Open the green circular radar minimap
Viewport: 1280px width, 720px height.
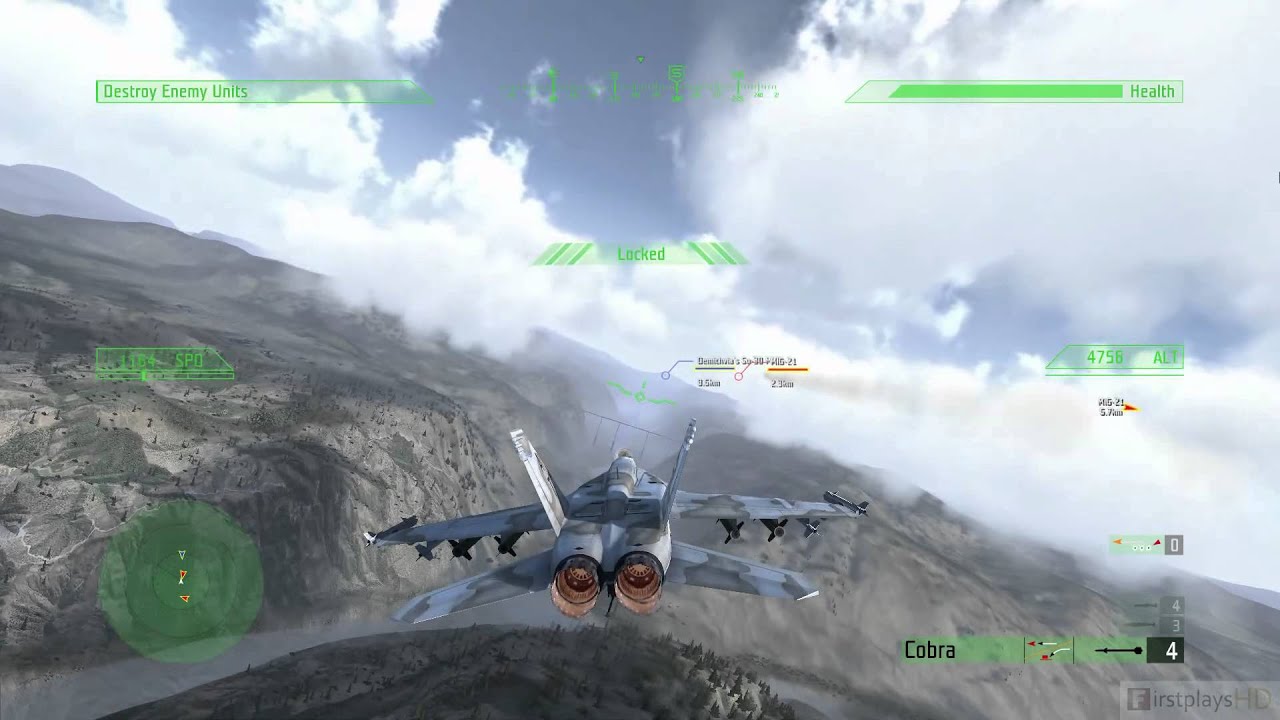pyautogui.click(x=181, y=579)
